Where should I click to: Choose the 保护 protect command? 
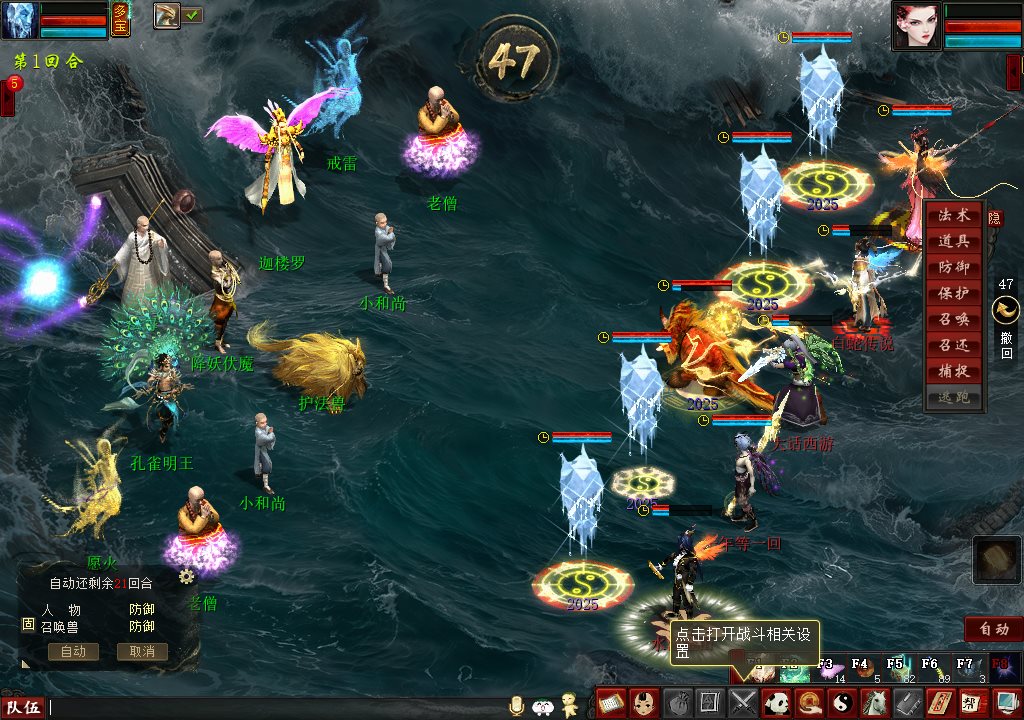click(x=953, y=294)
